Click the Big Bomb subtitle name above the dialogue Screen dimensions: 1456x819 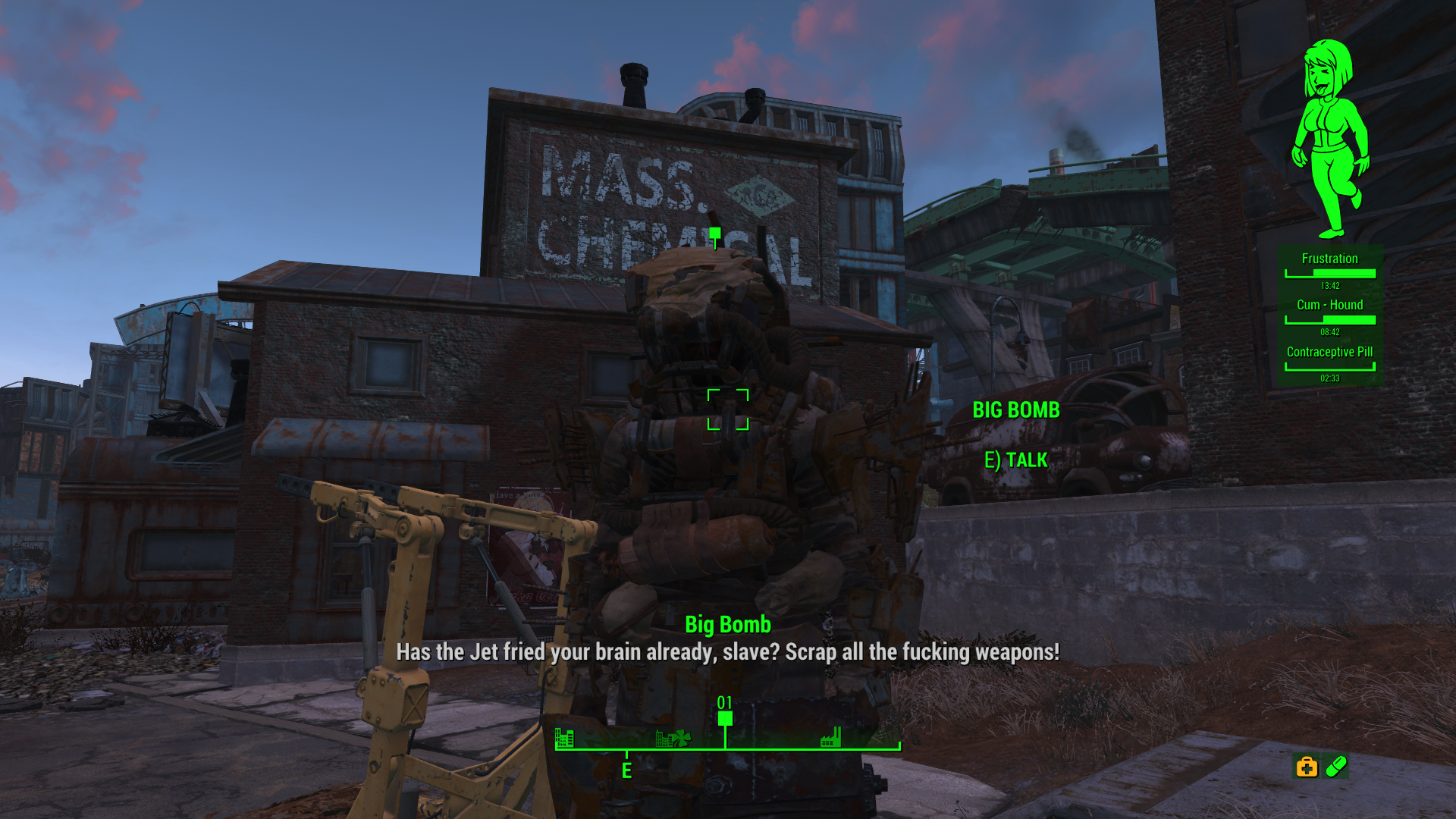[x=727, y=625]
